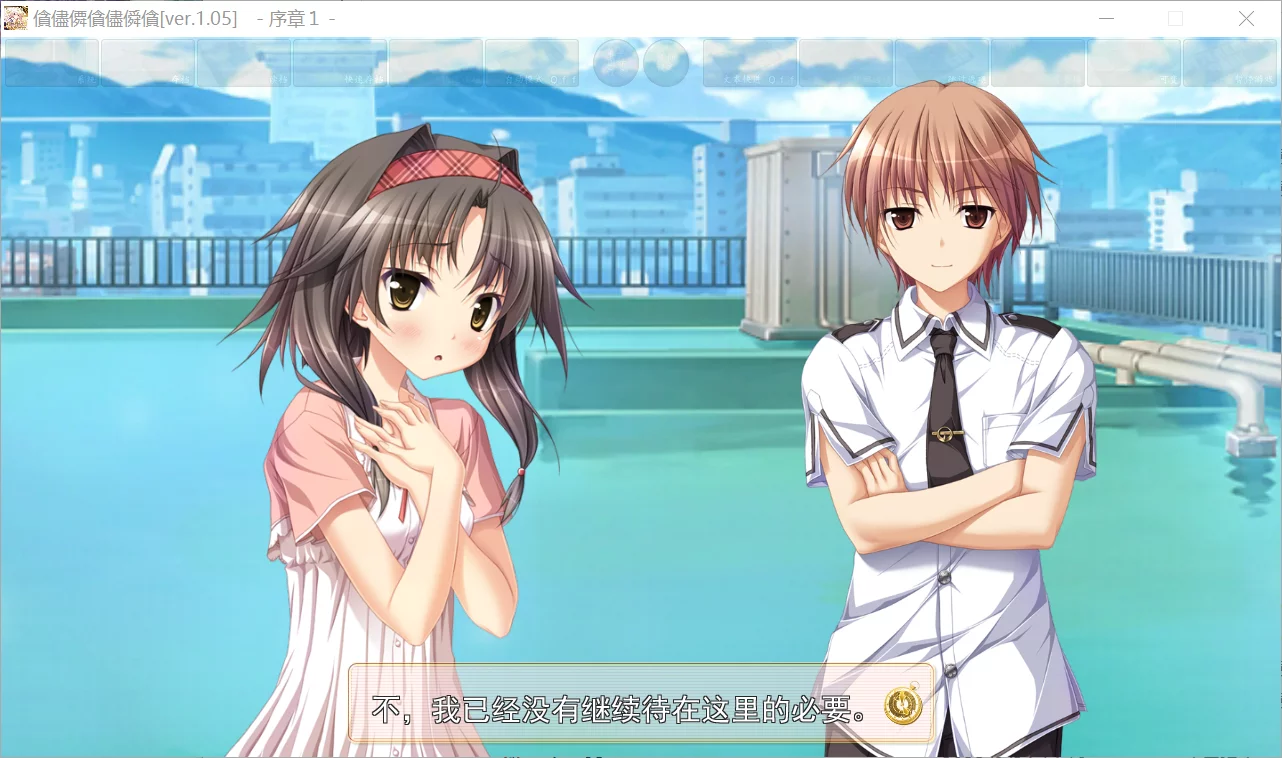Quick load using the 快速读档 button

pyautogui.click(x=433, y=63)
